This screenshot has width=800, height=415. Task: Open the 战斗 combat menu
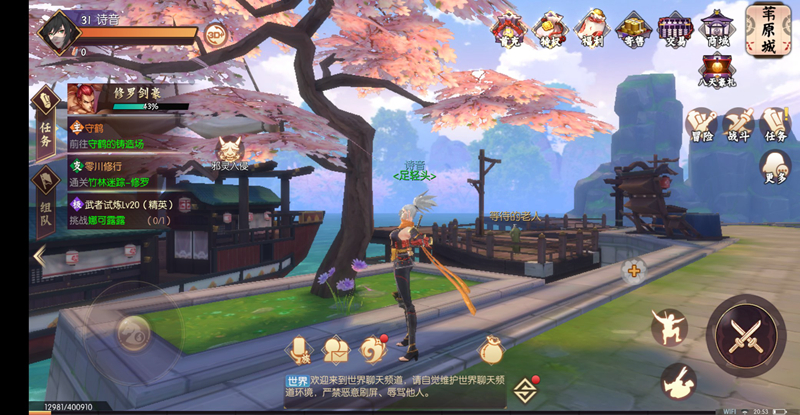(x=738, y=125)
